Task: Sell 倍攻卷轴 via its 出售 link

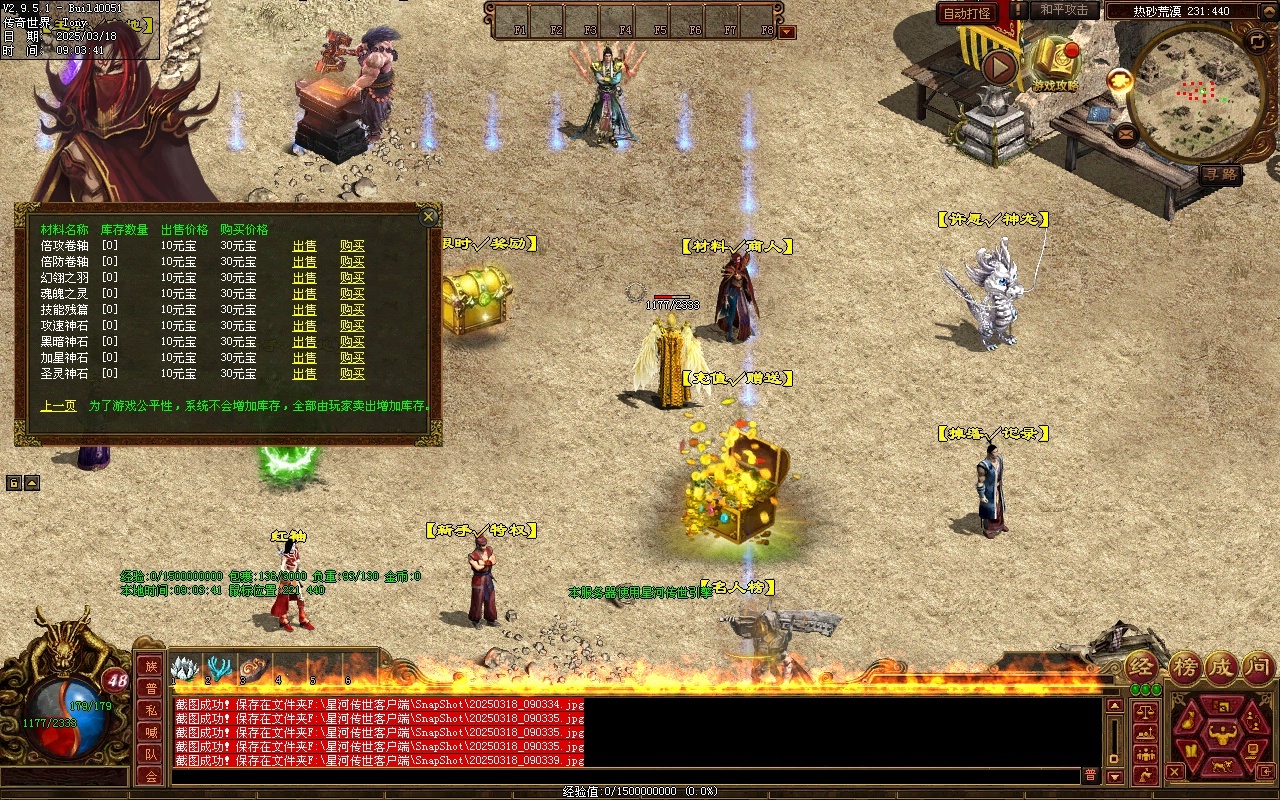Action: [304, 246]
